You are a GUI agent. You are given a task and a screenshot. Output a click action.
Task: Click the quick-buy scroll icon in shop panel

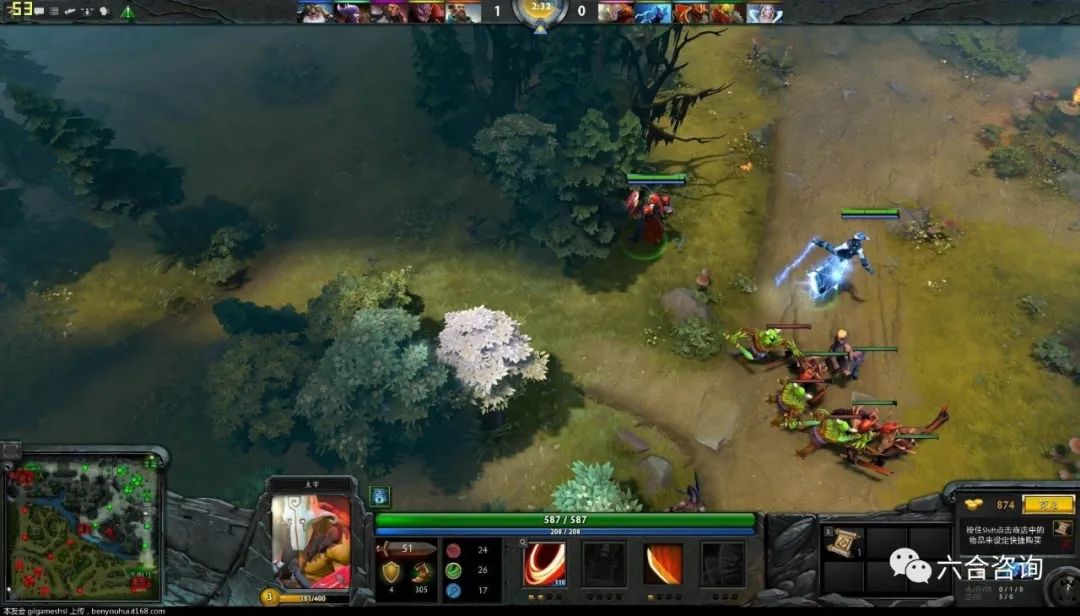(x=1060, y=528)
